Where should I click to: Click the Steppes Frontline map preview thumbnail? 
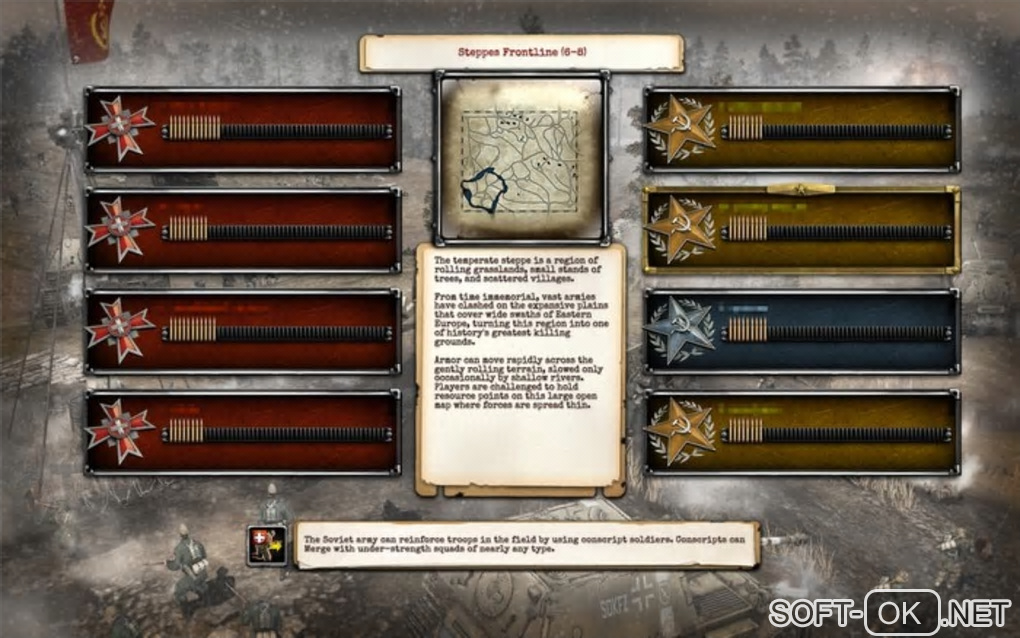point(520,156)
